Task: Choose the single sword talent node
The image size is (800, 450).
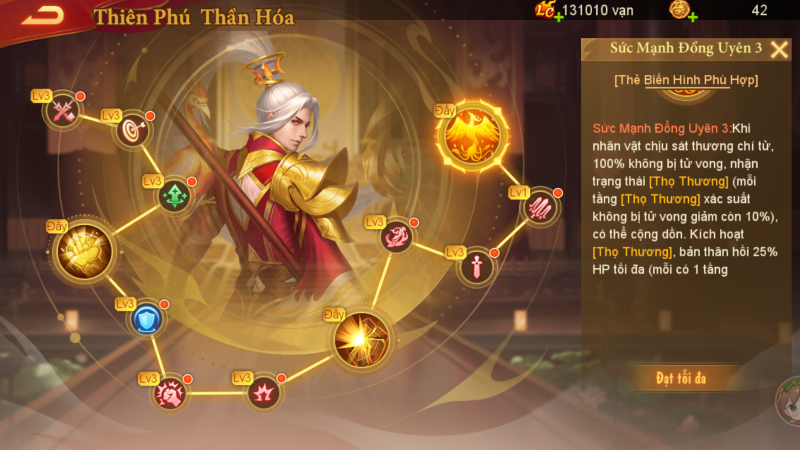Action: tap(476, 266)
